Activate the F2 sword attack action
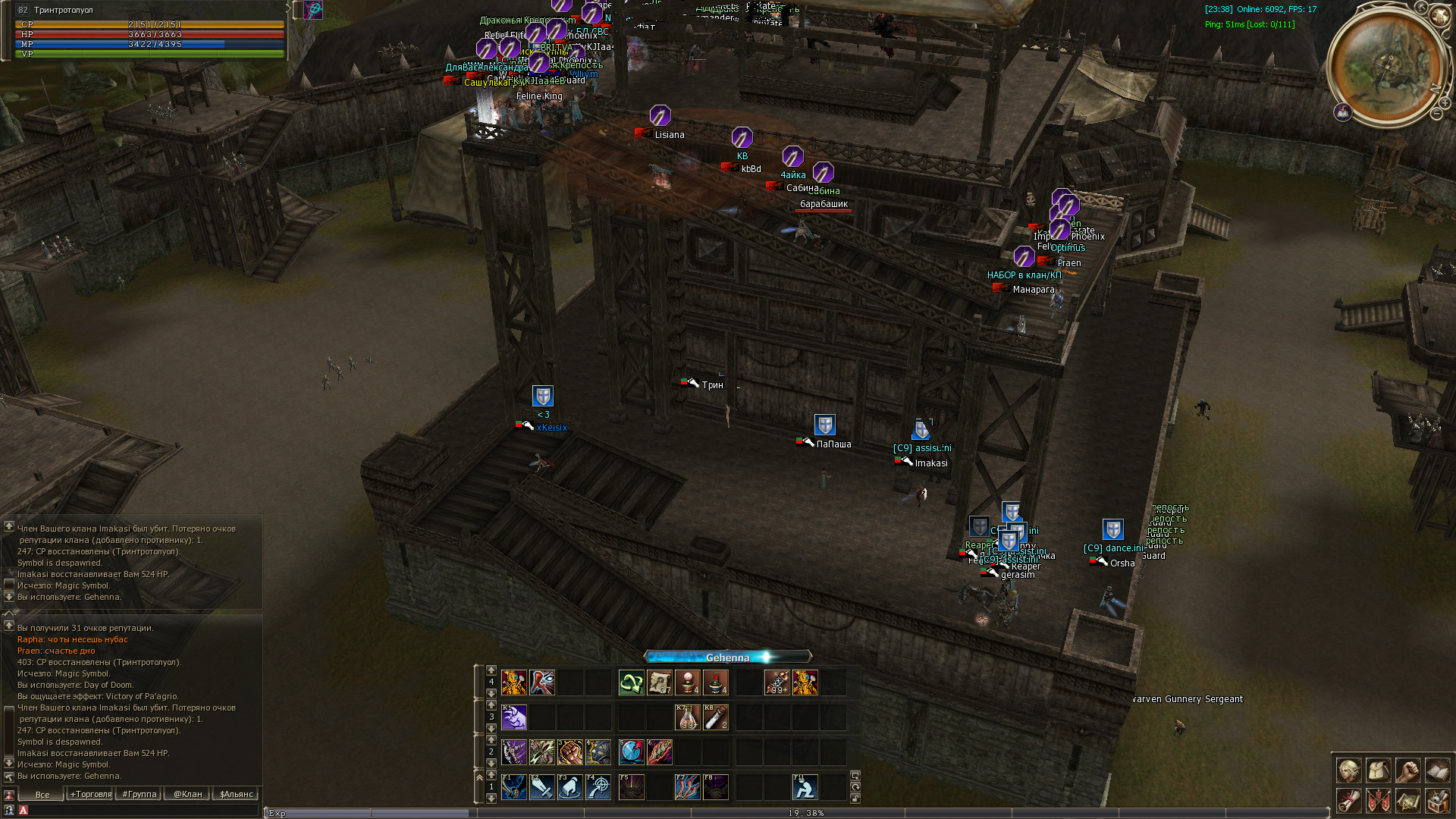Image resolution: width=1456 pixels, height=819 pixels. click(541, 787)
